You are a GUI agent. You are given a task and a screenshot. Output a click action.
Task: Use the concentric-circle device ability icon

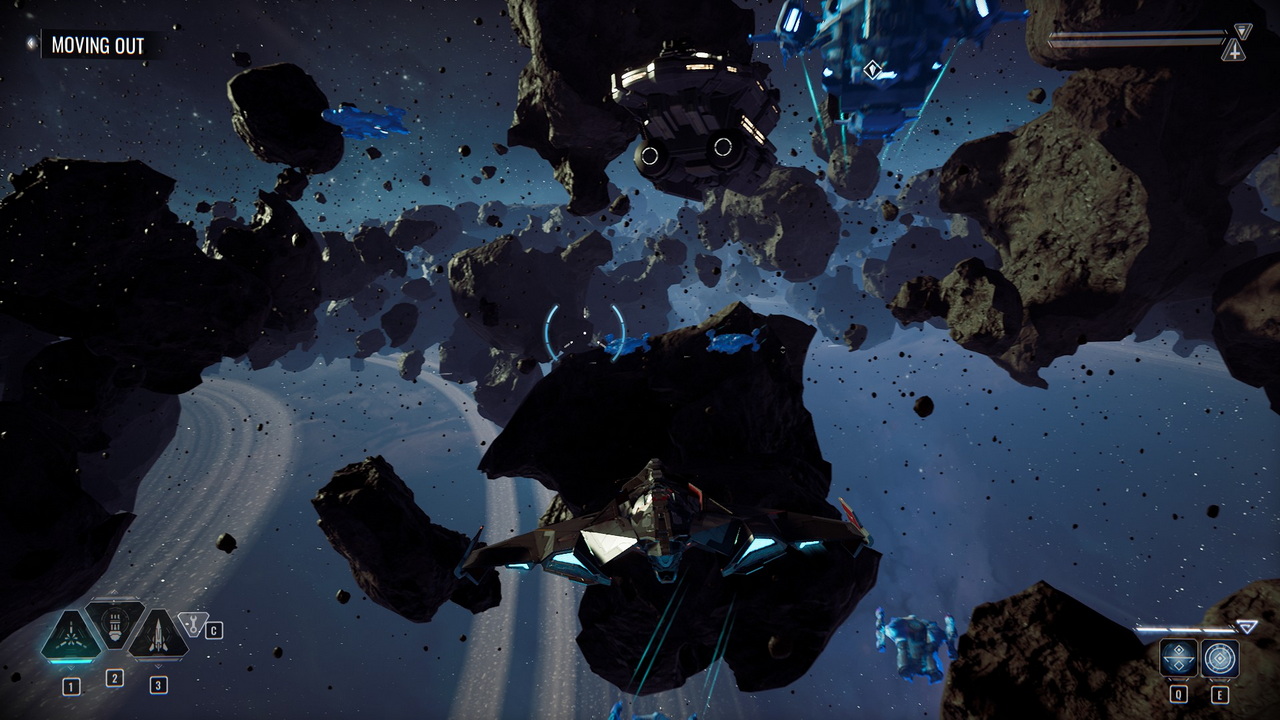1220,658
